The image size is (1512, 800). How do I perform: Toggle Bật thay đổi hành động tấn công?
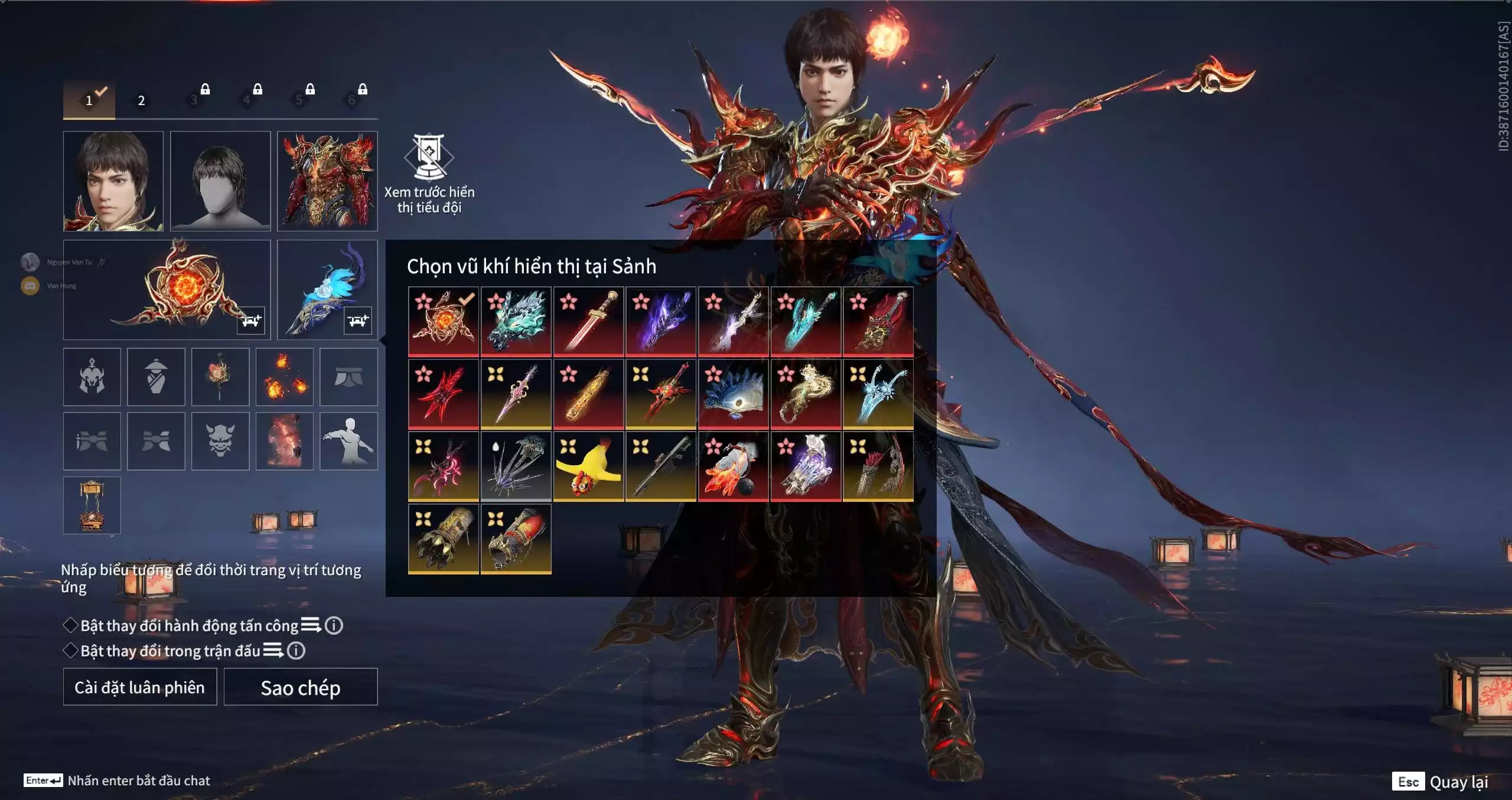click(71, 625)
